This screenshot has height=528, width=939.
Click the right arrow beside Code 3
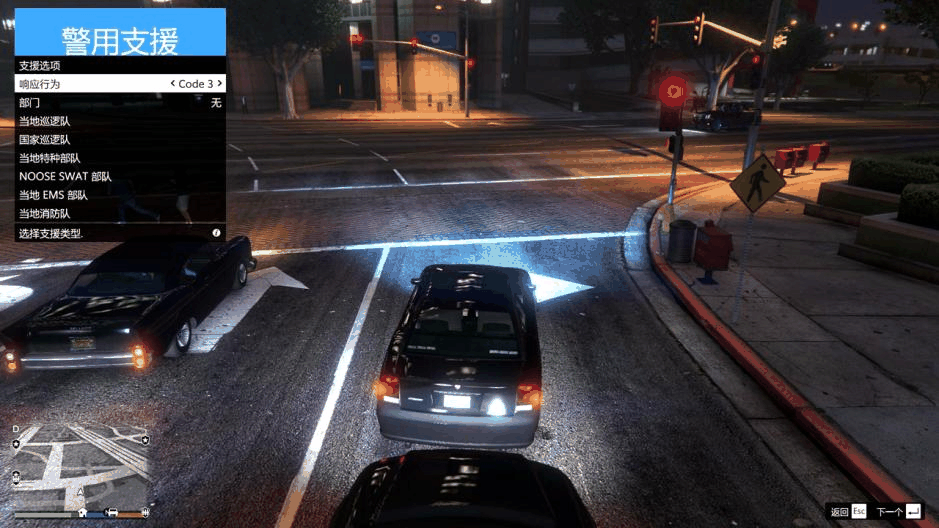[219, 84]
